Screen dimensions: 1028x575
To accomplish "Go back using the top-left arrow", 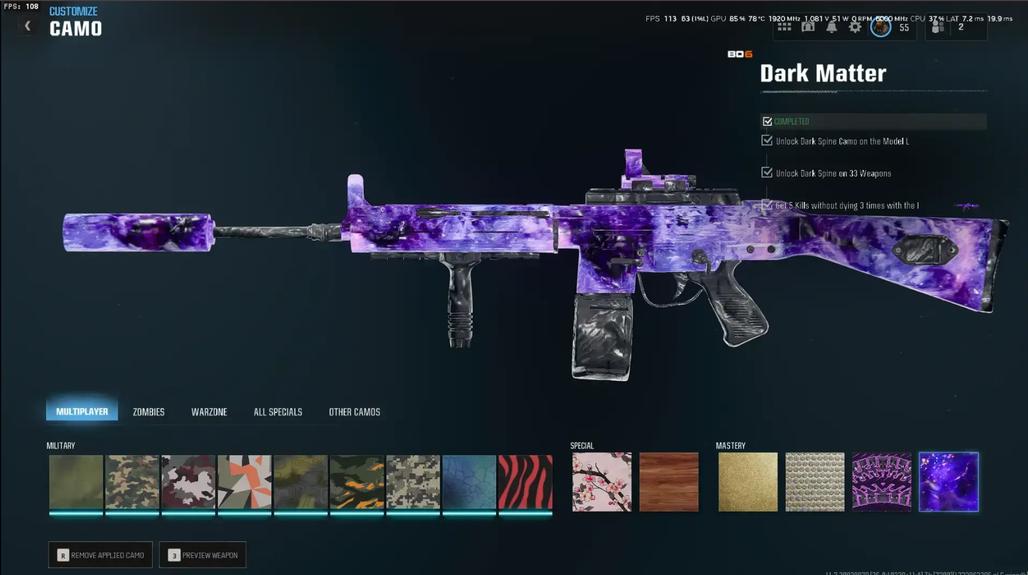I will pyautogui.click(x=28, y=26).
